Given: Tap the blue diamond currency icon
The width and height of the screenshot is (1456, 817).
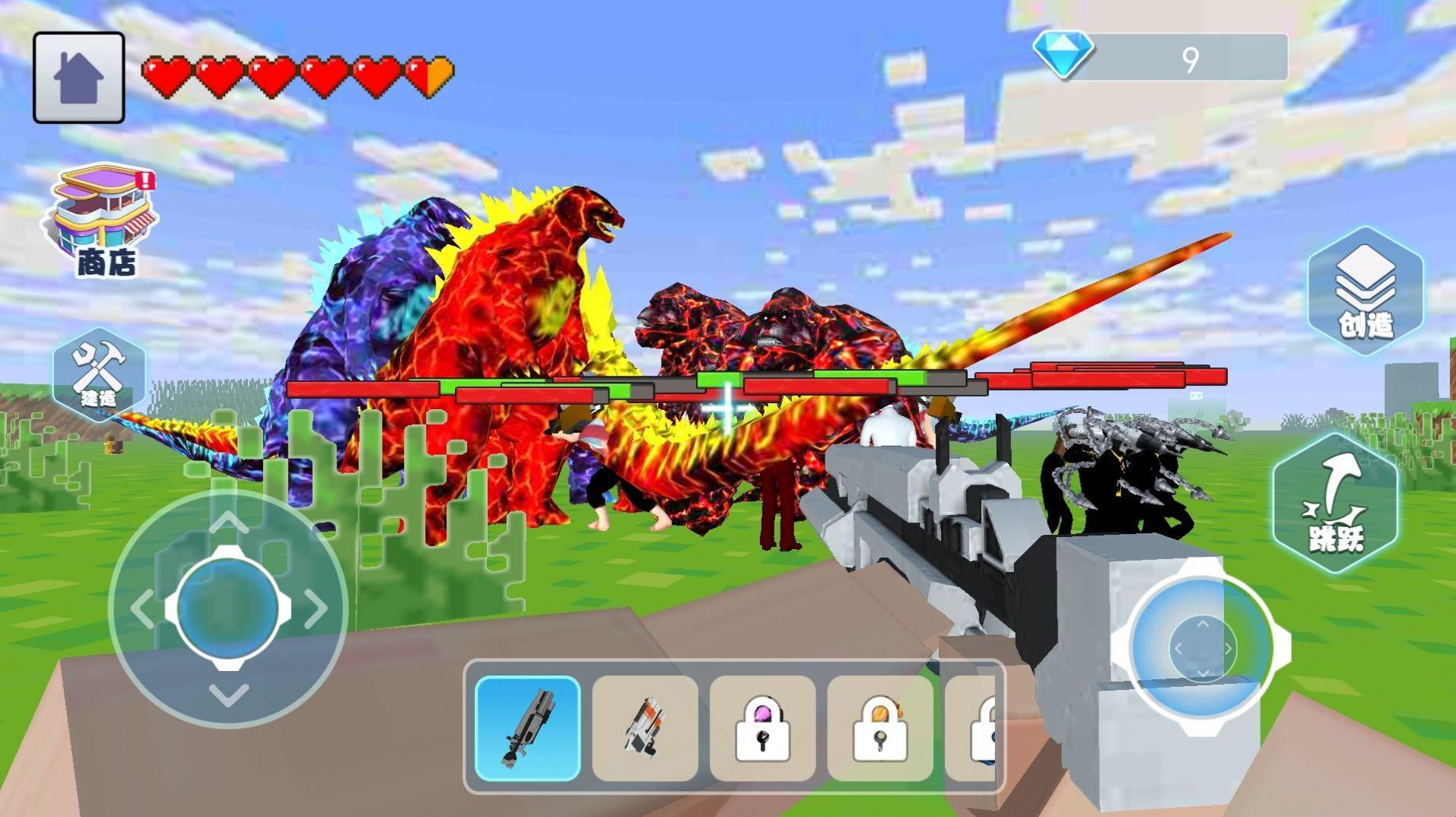Looking at the screenshot, I should [1063, 55].
